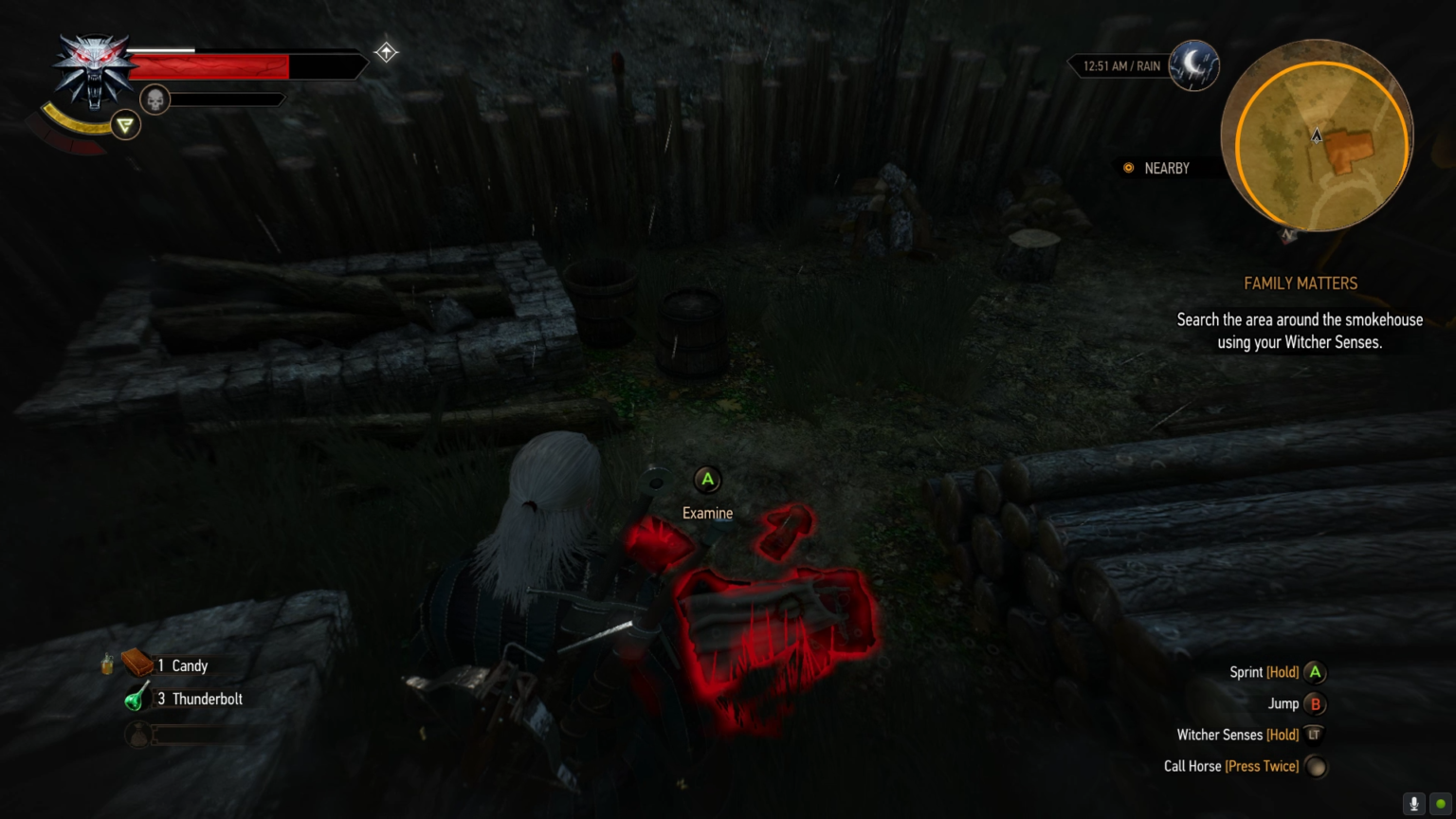
Task: Click the Jump B button icon
Action: pyautogui.click(x=1315, y=703)
